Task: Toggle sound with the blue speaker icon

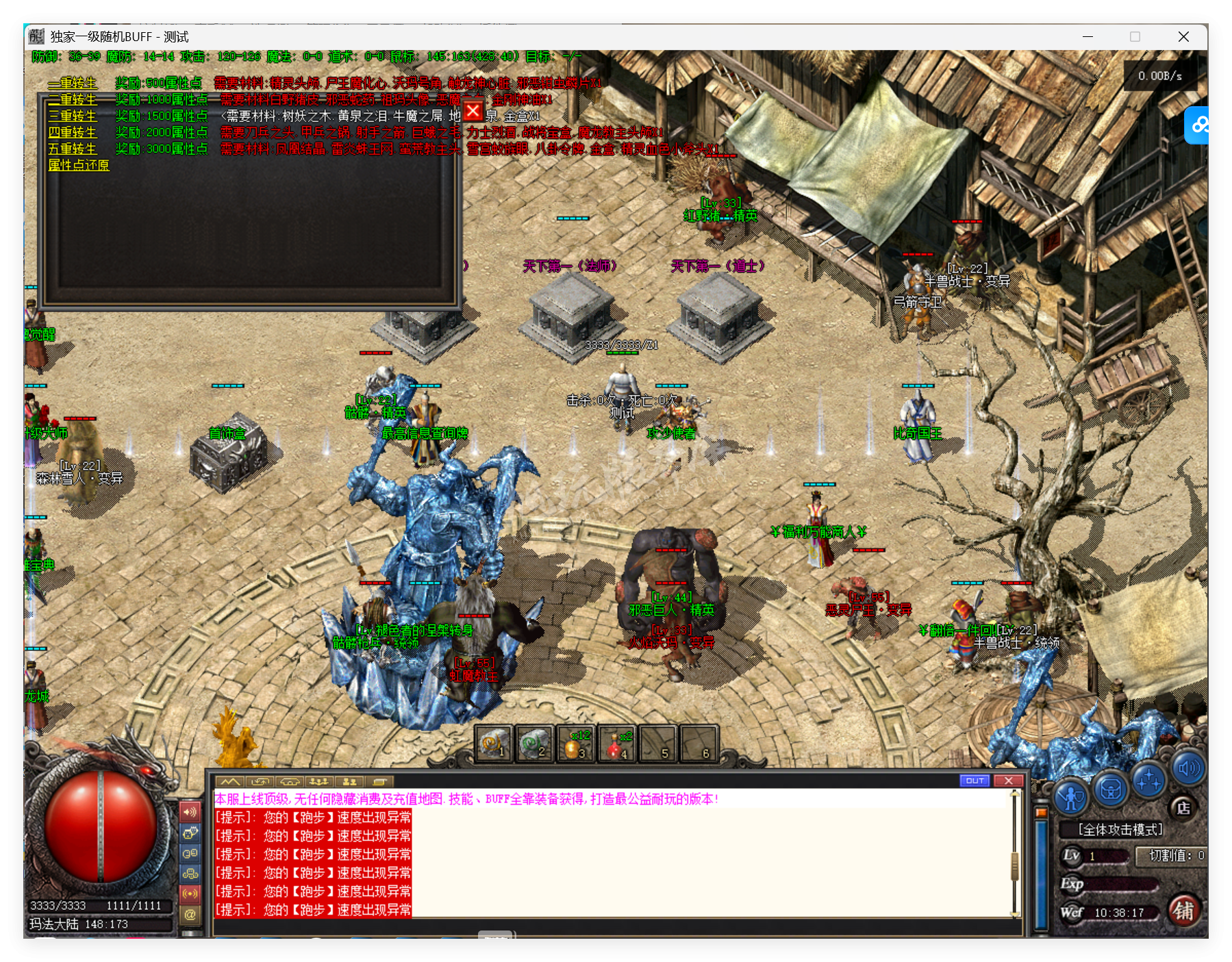Action: [x=1188, y=769]
